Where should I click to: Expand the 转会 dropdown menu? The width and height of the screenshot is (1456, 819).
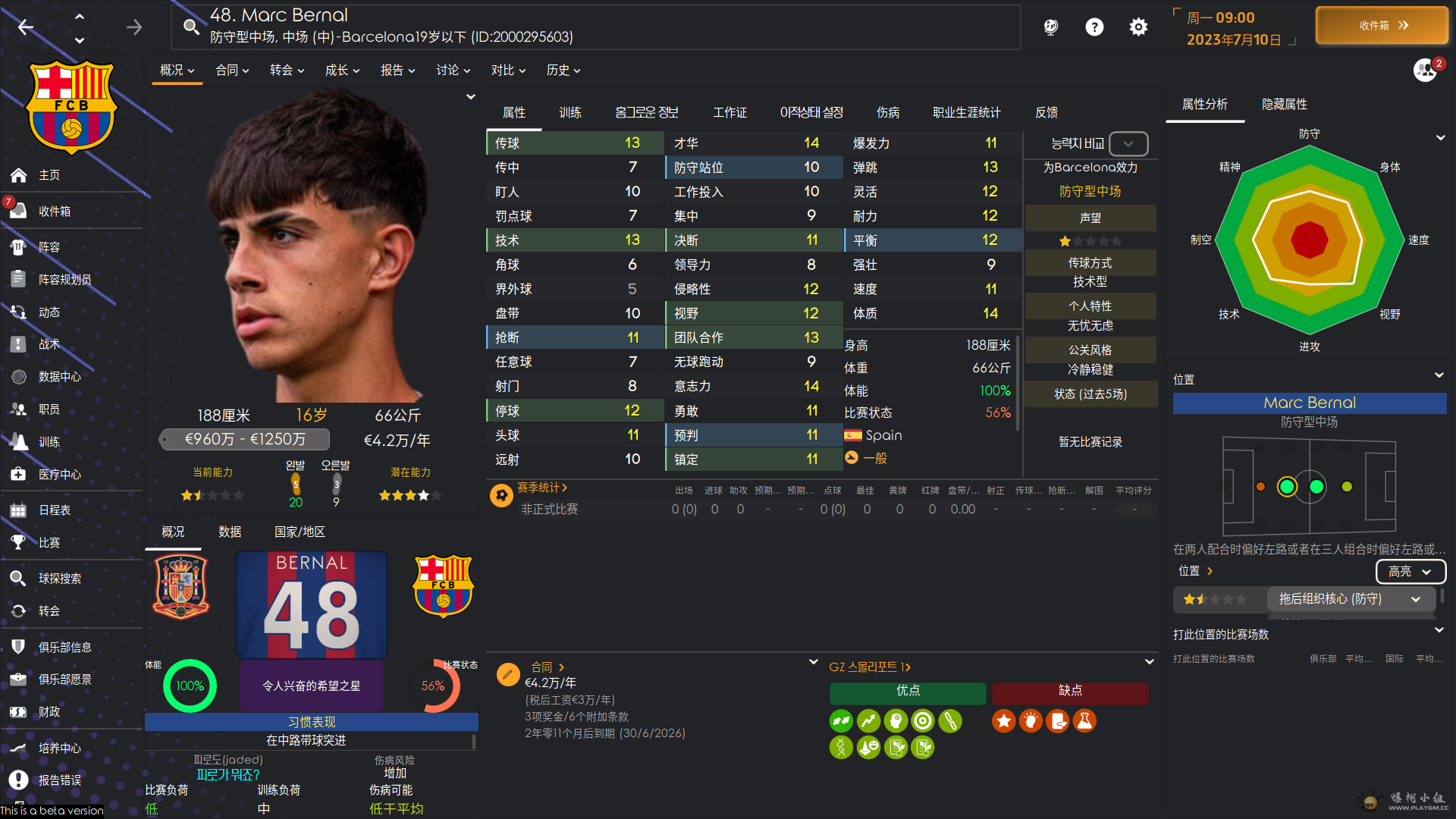click(287, 70)
